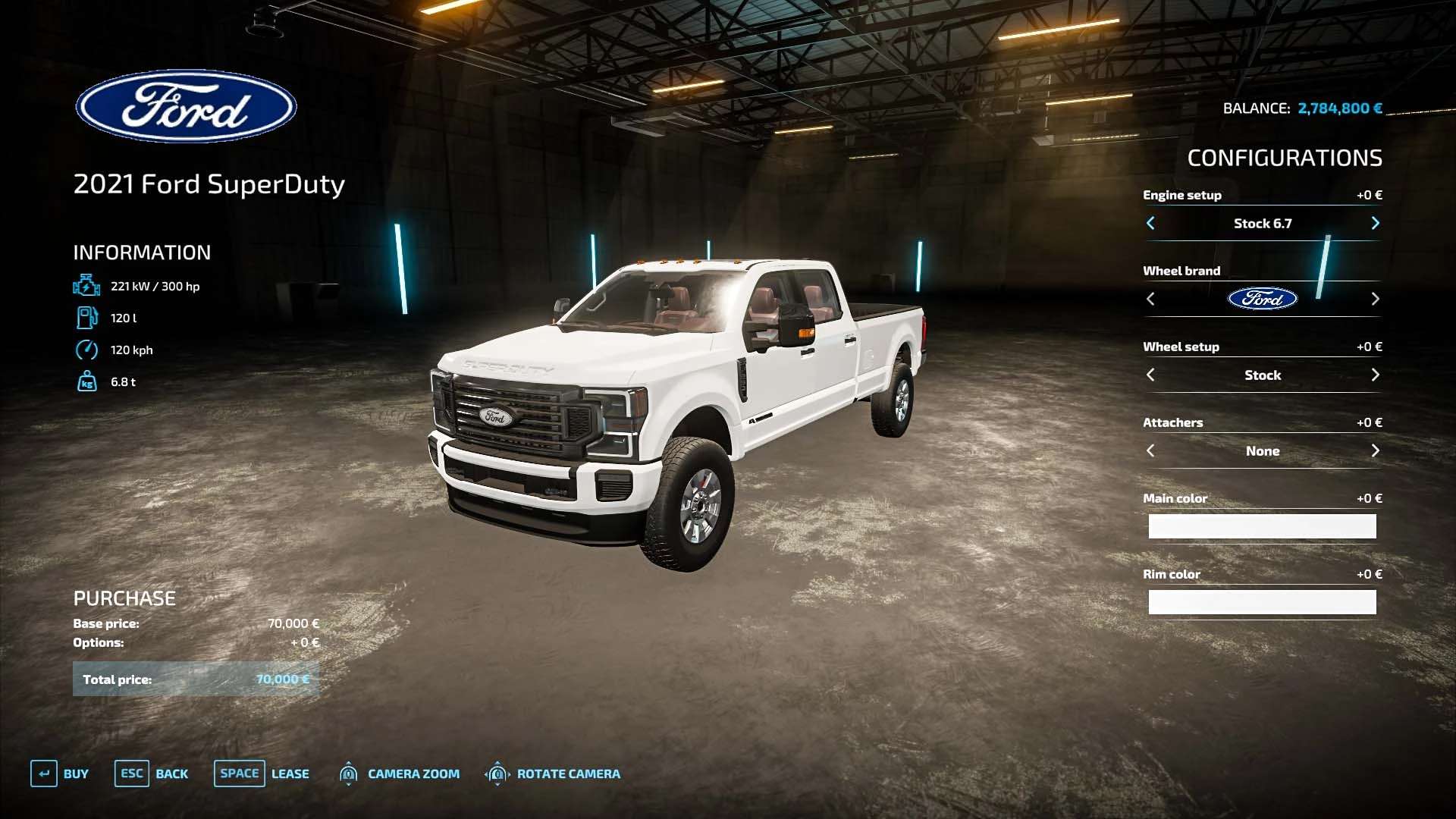Cycle attachers option backward

coord(1150,450)
